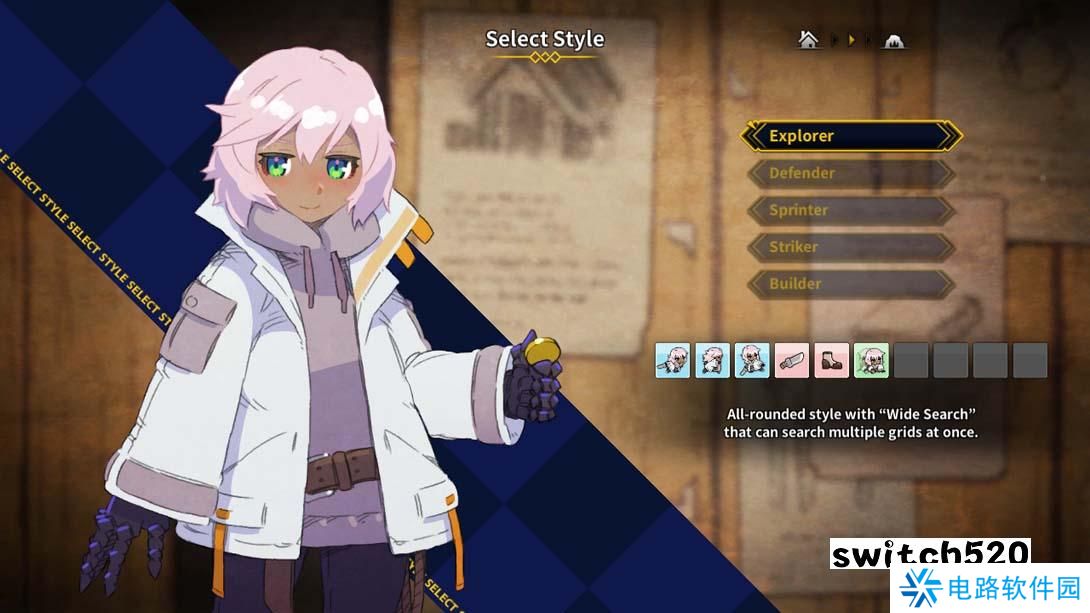Select the Builder style entry

(x=850, y=284)
